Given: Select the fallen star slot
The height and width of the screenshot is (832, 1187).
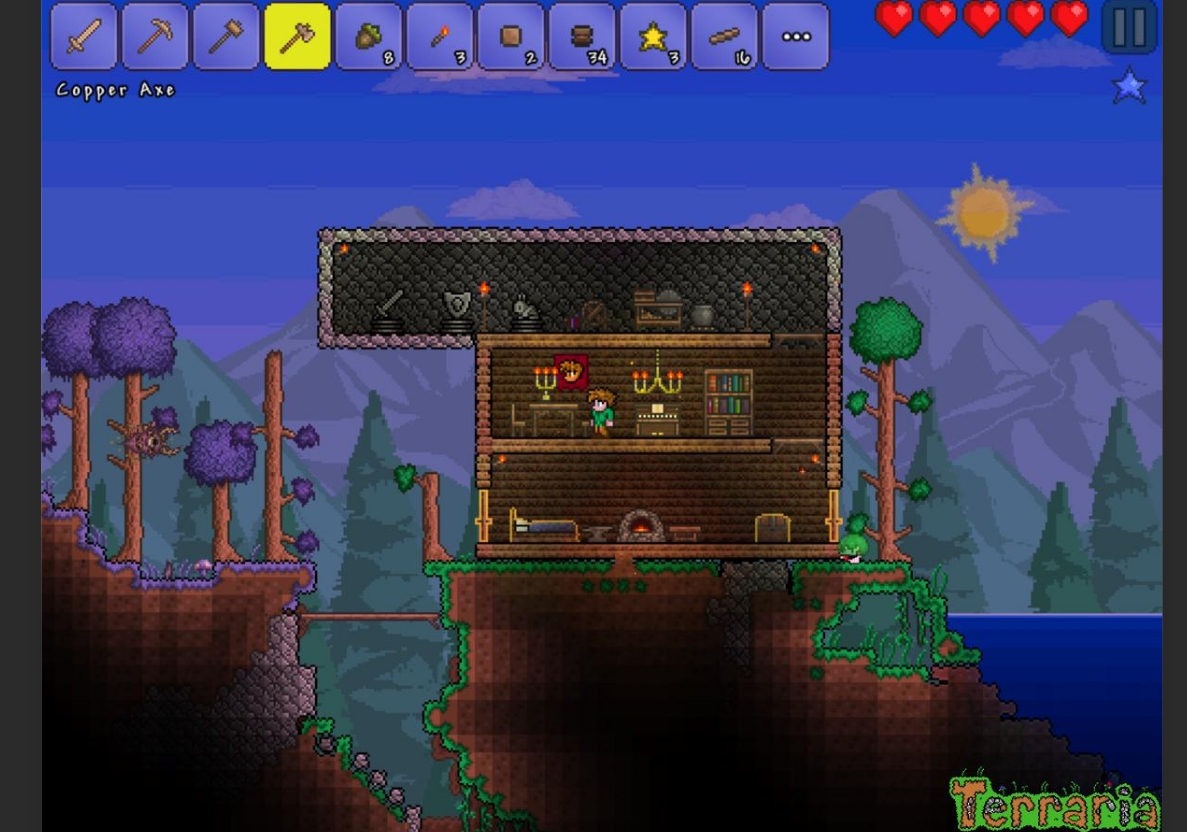Looking at the screenshot, I should tap(654, 37).
